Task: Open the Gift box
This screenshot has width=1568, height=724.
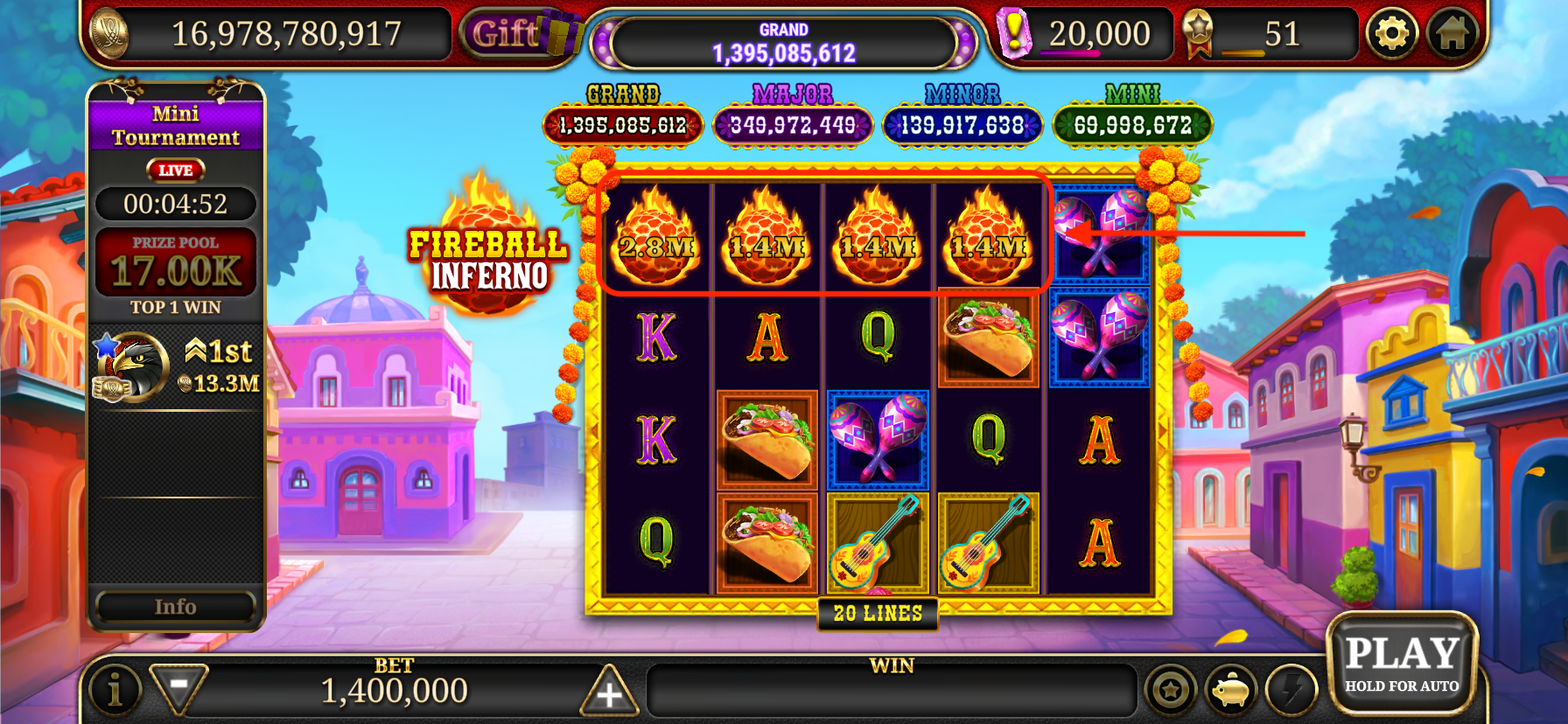Action: 521,34
